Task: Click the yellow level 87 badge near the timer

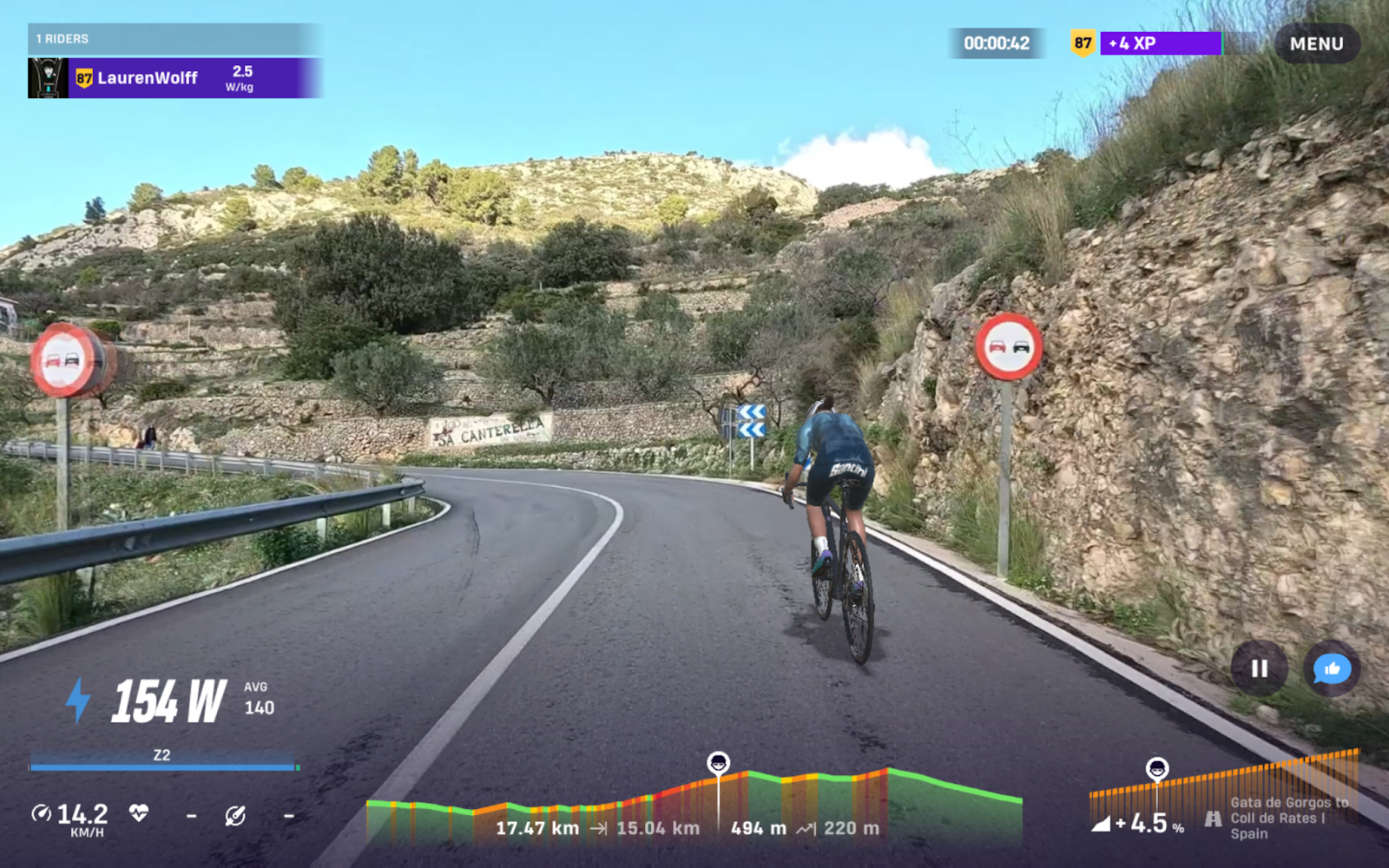Action: point(1081,42)
